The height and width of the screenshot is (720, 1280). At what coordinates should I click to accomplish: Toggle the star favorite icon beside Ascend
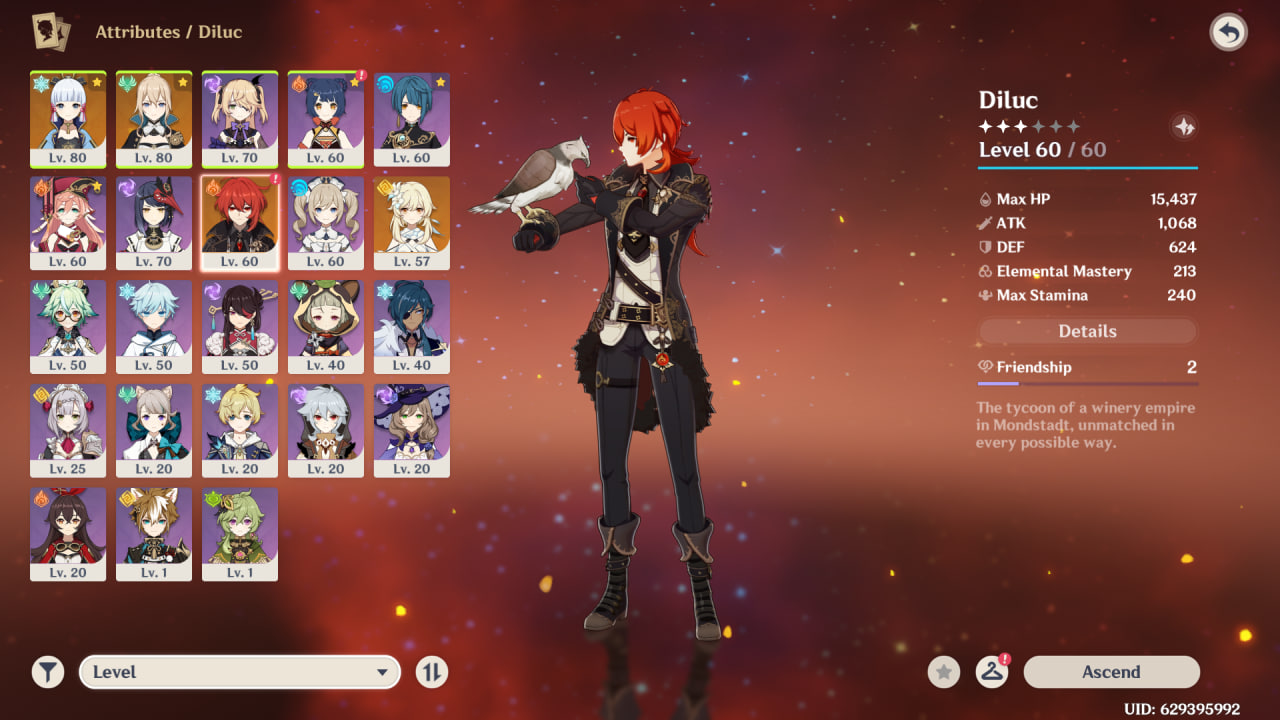coord(944,672)
